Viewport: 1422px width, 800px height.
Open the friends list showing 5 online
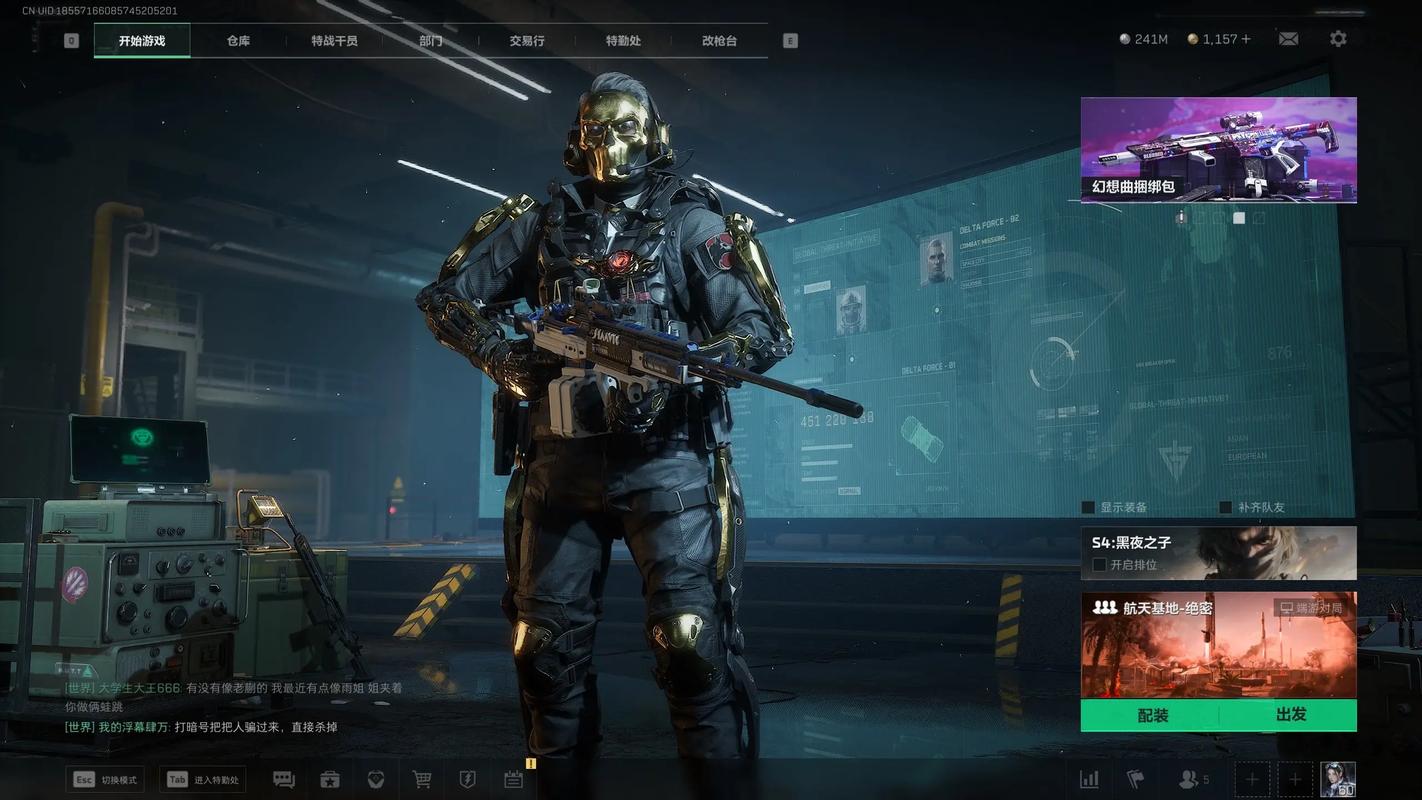tap(1190, 778)
